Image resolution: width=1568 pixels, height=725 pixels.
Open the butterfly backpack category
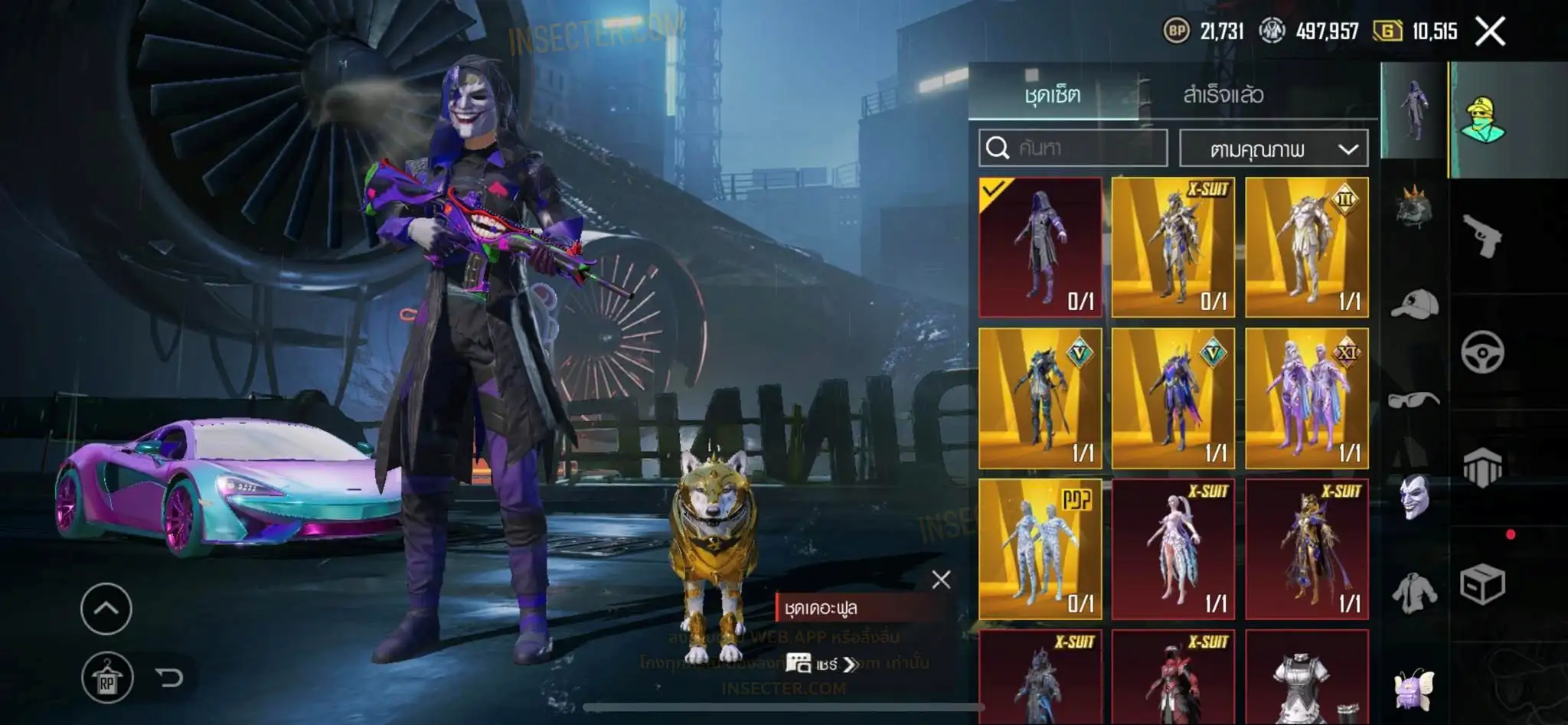pos(1414,688)
